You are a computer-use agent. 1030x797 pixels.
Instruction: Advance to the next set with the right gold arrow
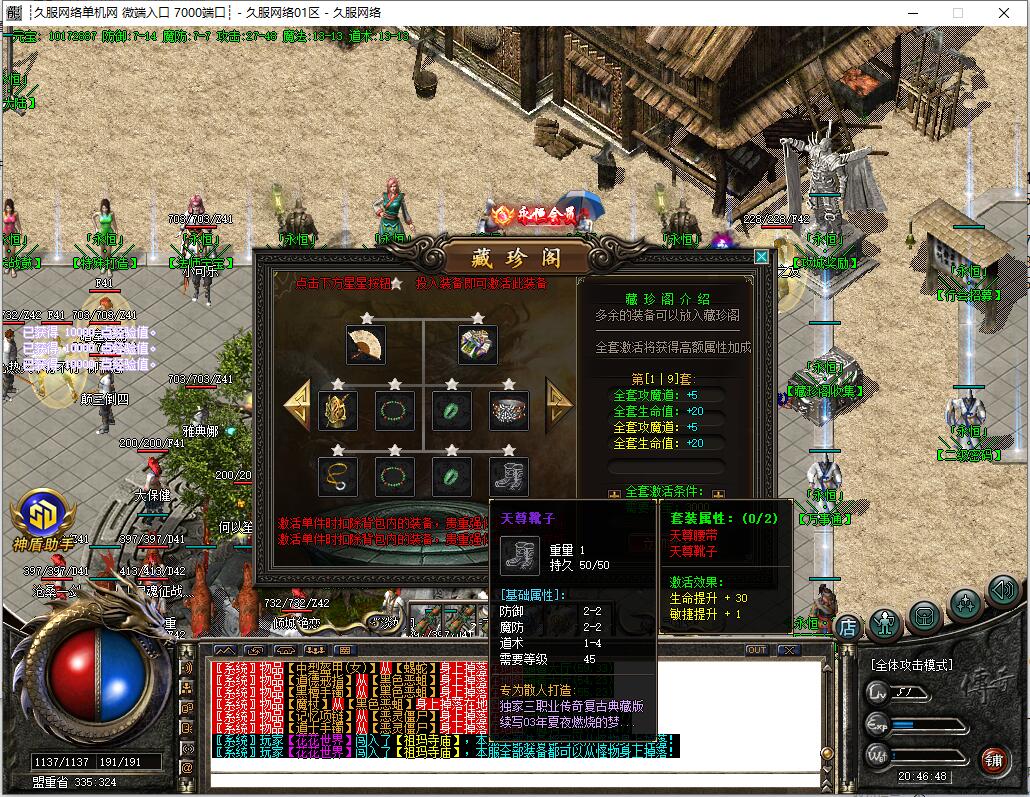[558, 404]
